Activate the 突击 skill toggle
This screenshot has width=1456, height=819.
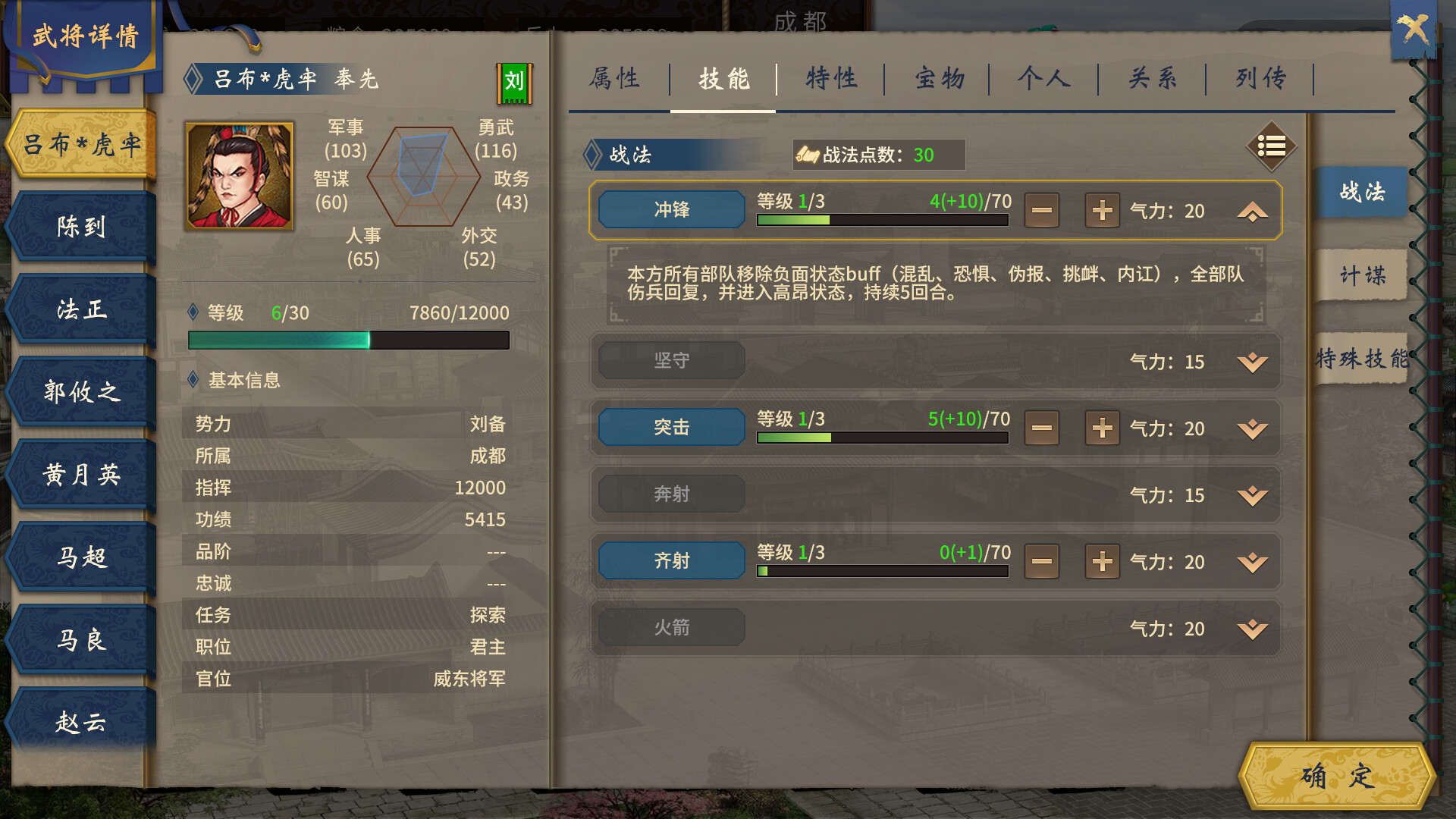click(670, 427)
